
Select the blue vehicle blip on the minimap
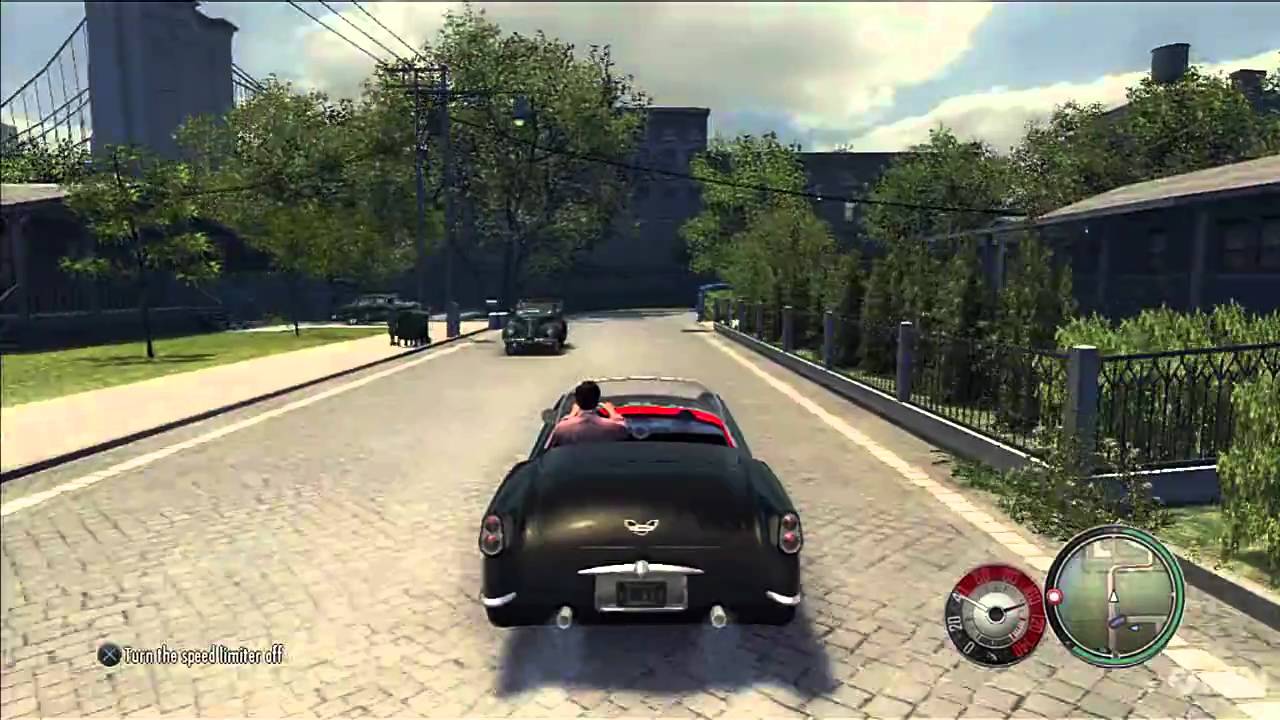1118,622
